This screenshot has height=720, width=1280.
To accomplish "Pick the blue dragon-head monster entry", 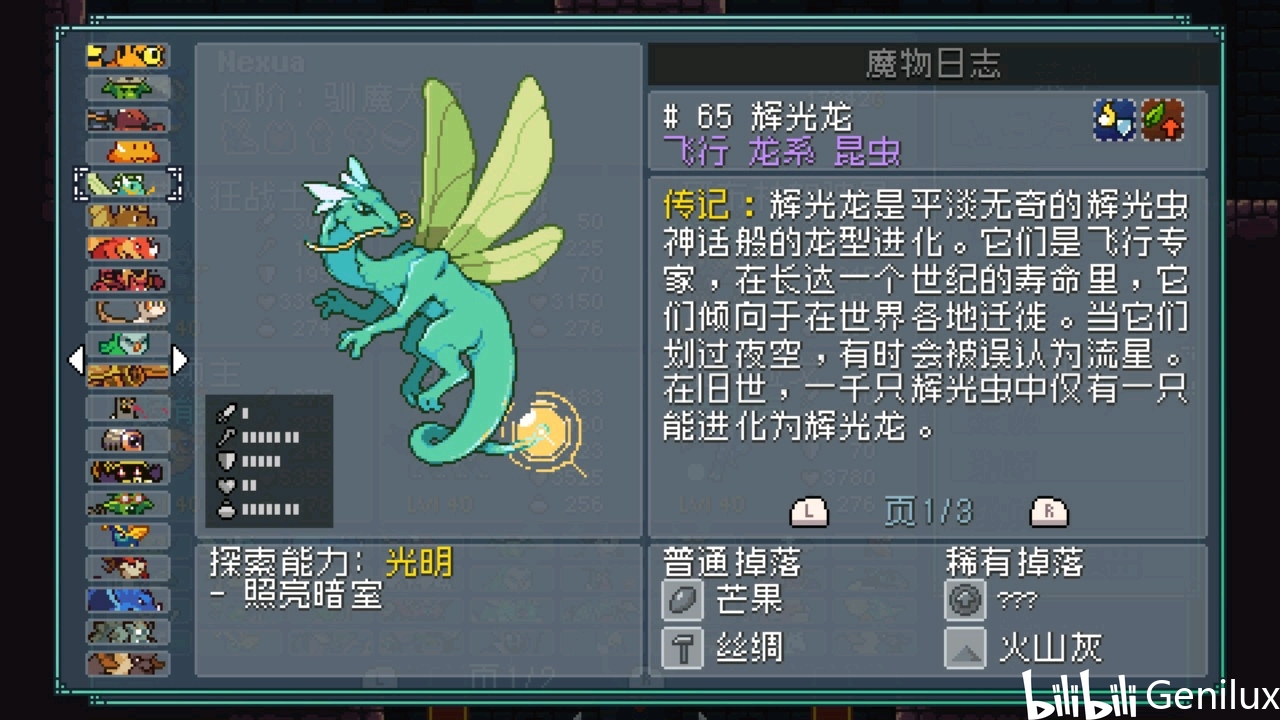I will click(x=127, y=600).
